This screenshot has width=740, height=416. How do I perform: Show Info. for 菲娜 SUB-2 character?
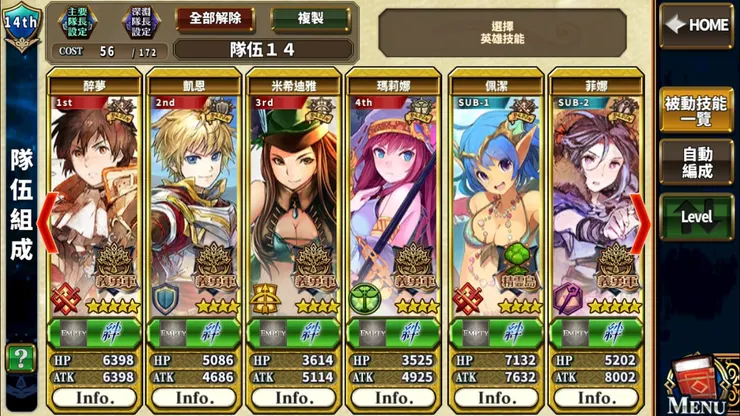click(x=594, y=396)
